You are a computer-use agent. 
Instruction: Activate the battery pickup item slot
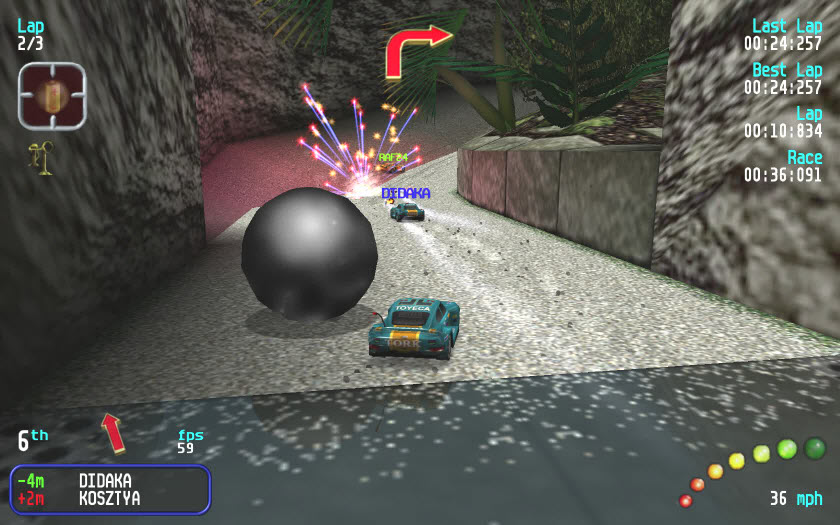[x=52, y=97]
